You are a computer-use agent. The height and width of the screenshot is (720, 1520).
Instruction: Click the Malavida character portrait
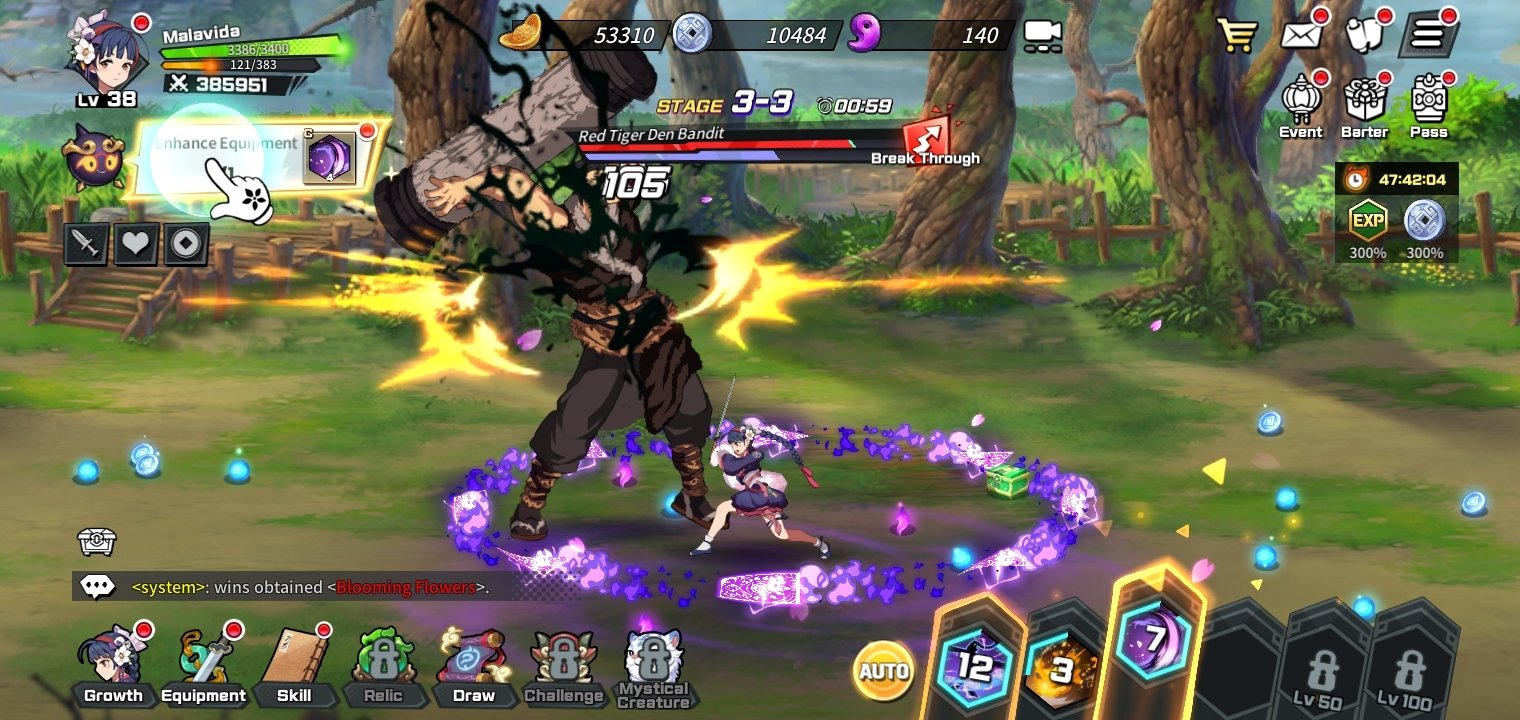pyautogui.click(x=106, y=55)
